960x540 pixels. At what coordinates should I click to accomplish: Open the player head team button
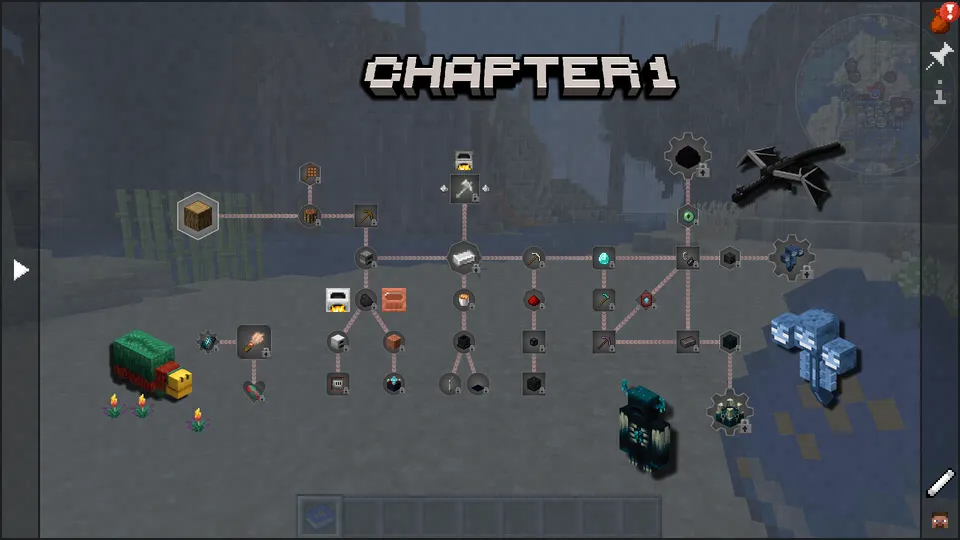939,520
